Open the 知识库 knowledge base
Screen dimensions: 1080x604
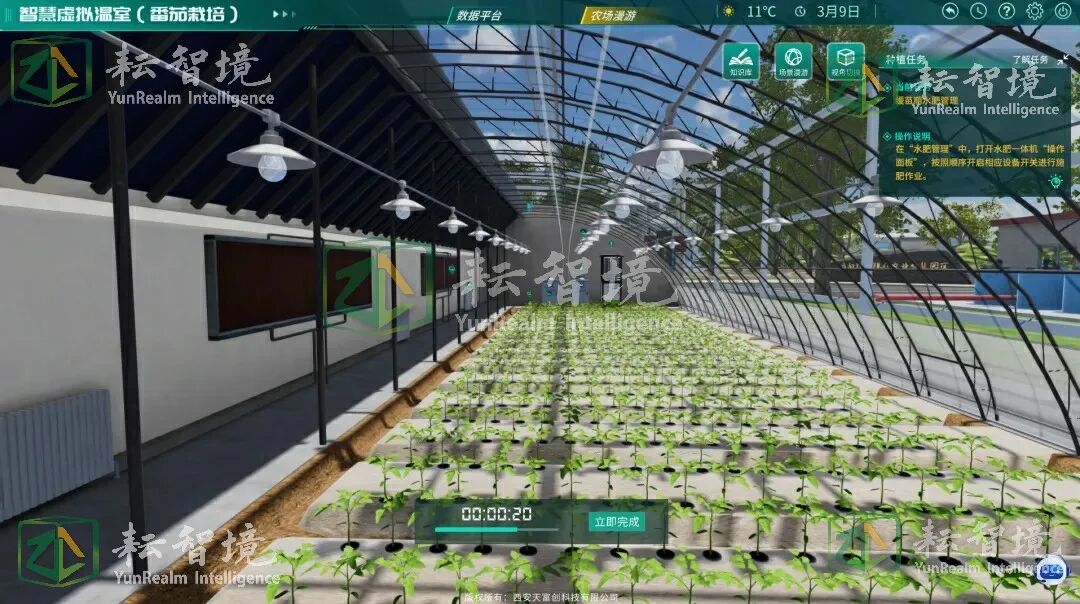[741, 61]
